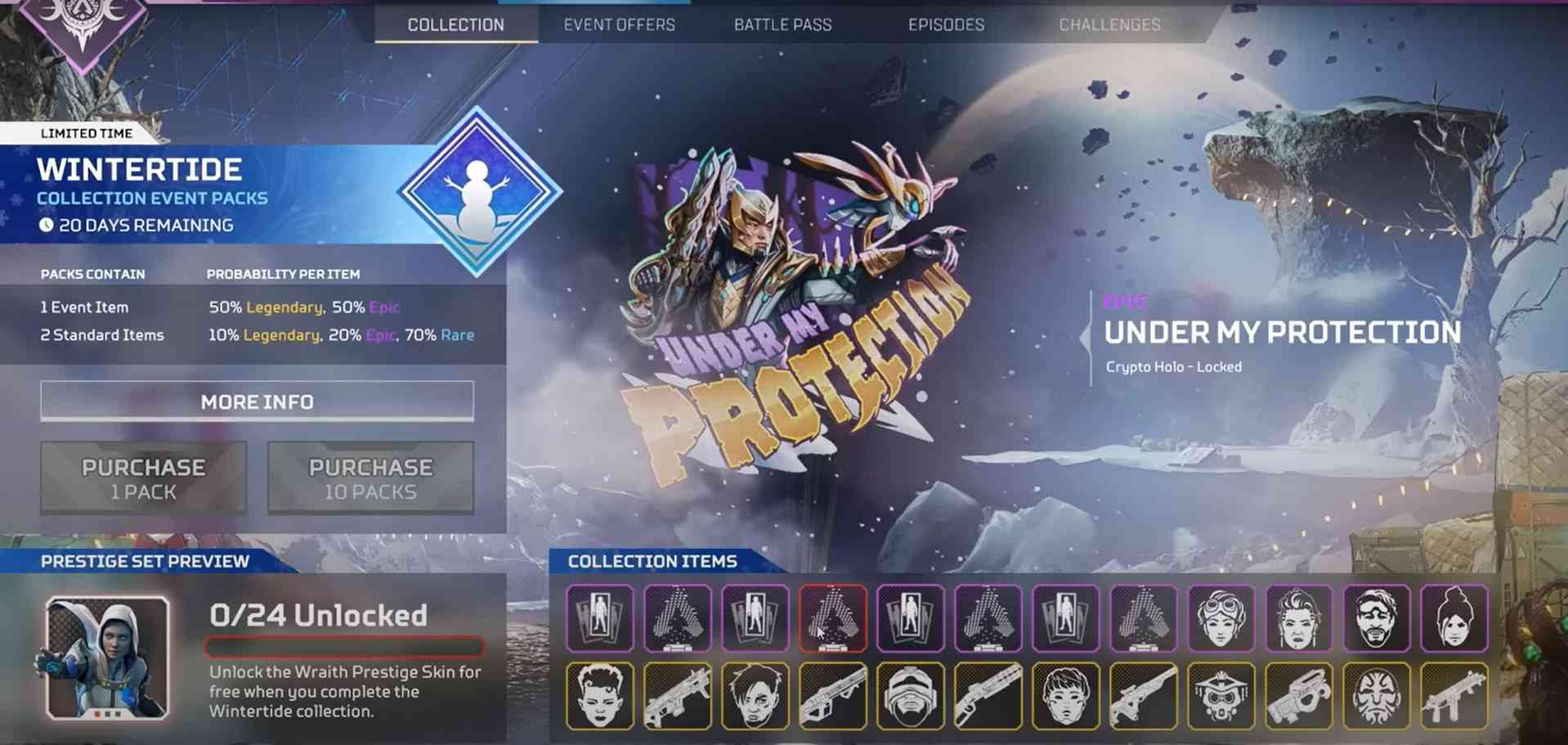The height and width of the screenshot is (745, 1568).
Task: Switch to the Event Offers tab
Action: coord(619,25)
